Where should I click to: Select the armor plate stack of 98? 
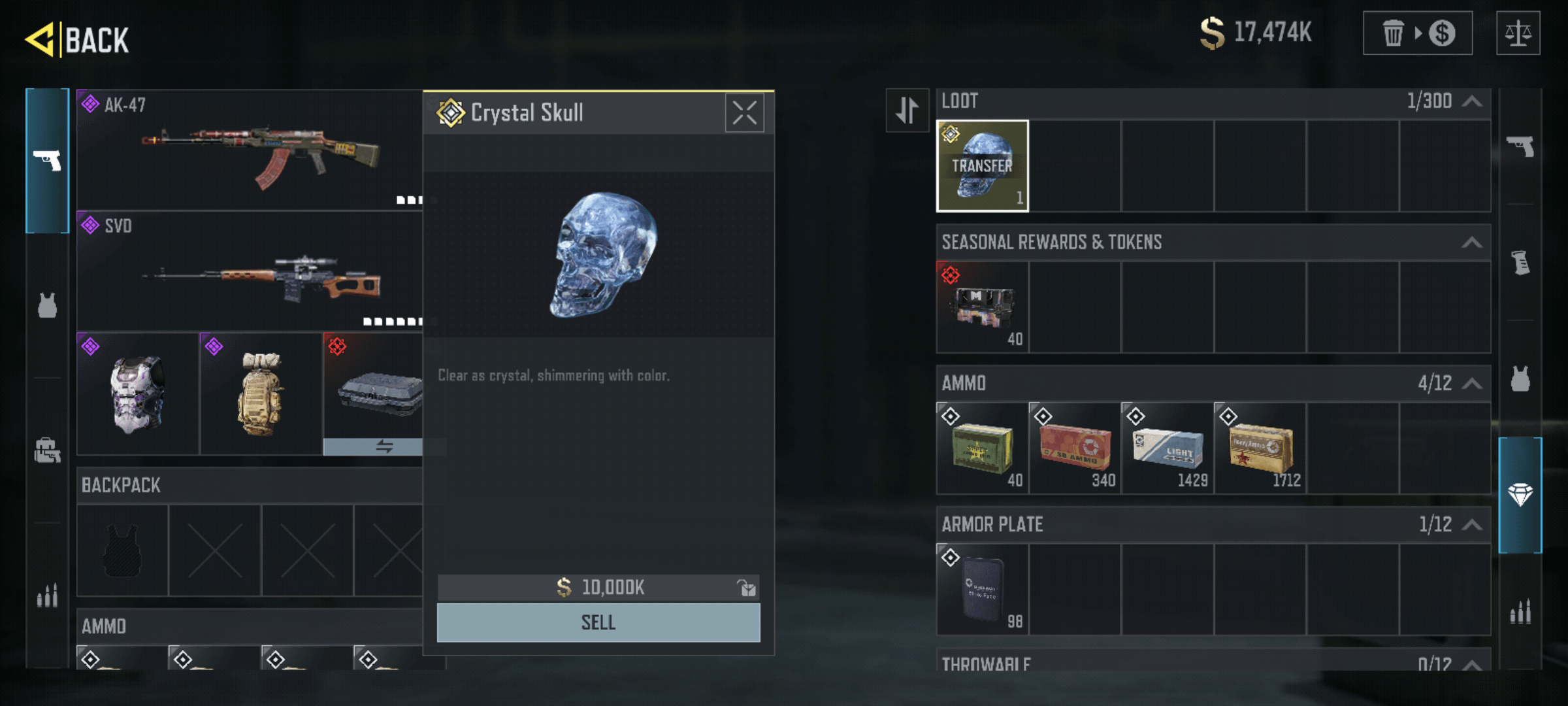(982, 590)
